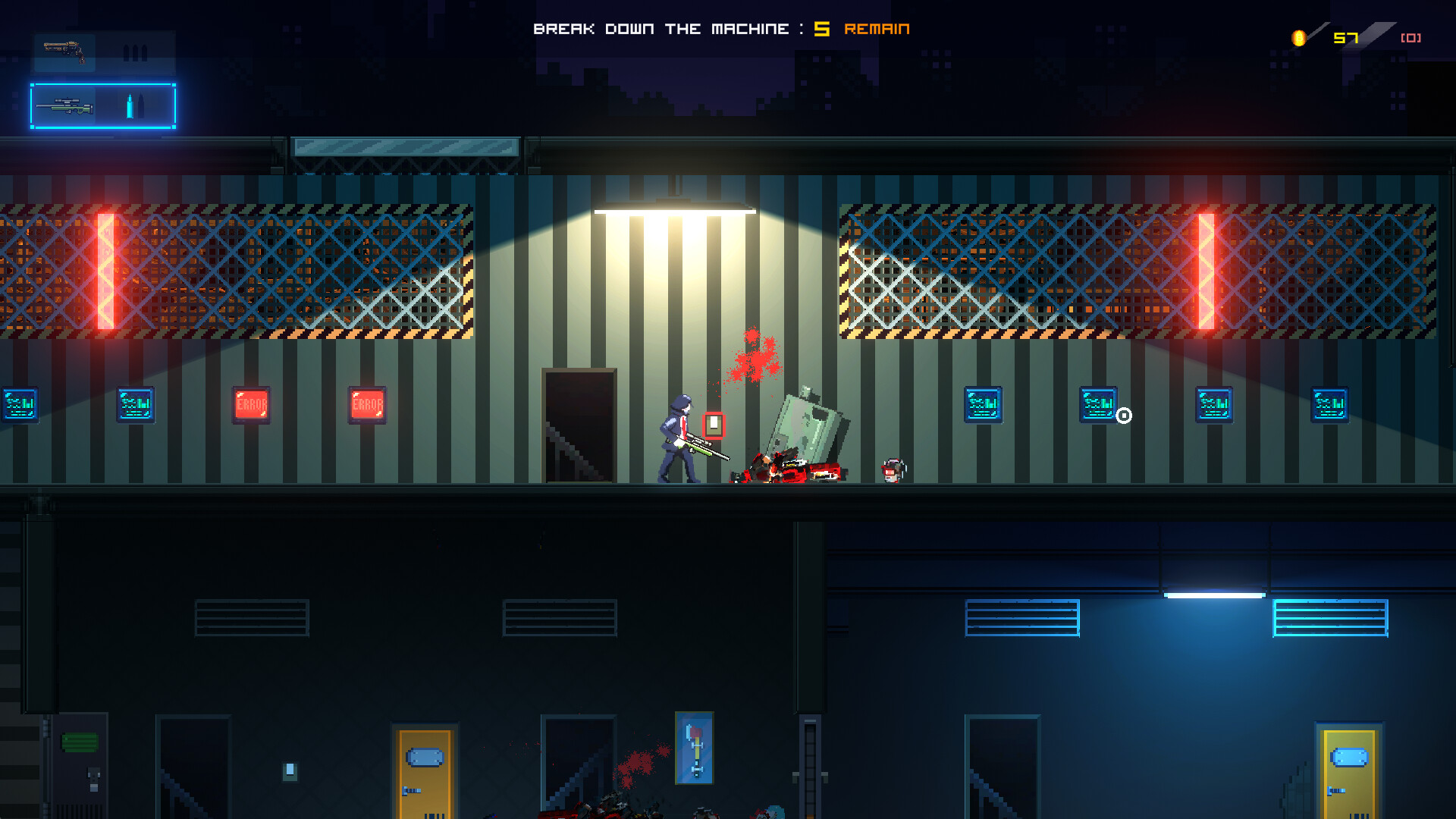The image size is (1456, 819).
Task: Click the left ERROR warning panel
Action: [251, 404]
